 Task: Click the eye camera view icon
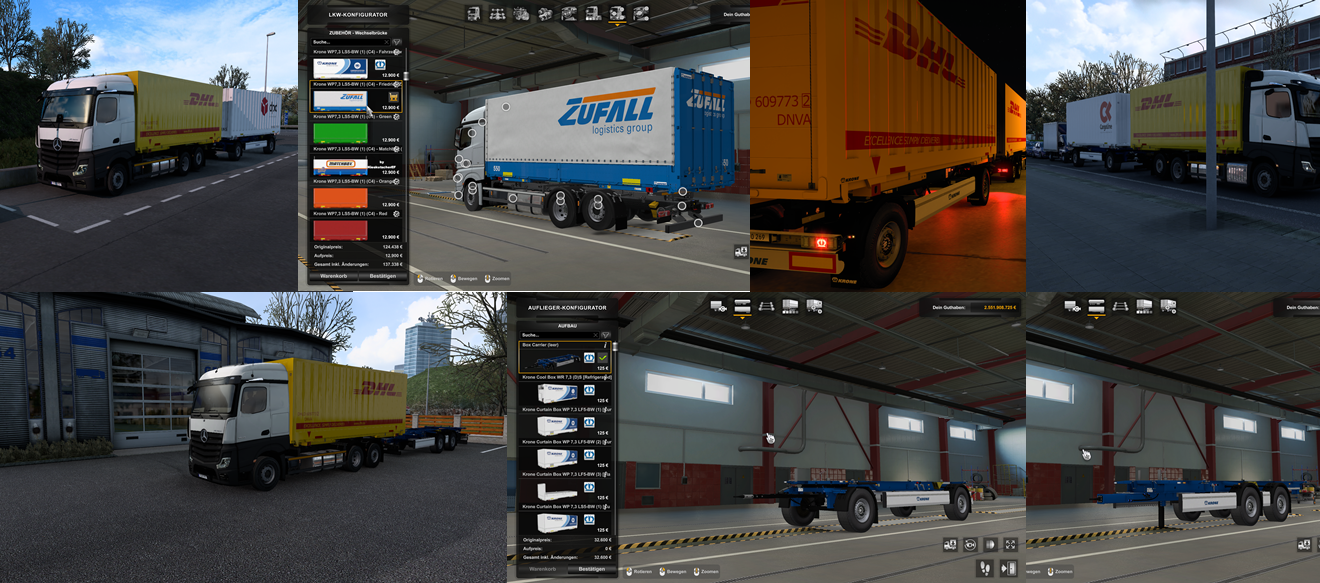[x=970, y=545]
